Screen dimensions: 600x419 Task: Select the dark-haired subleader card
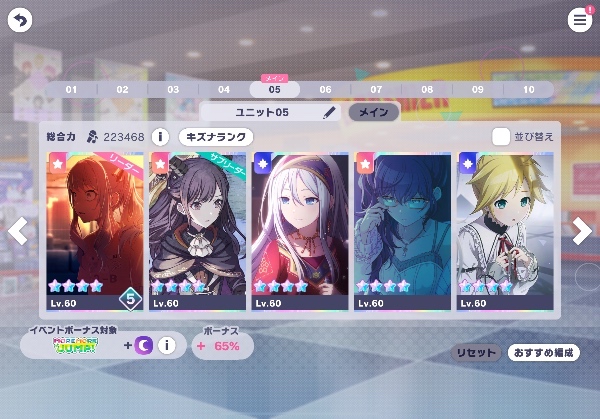point(197,230)
